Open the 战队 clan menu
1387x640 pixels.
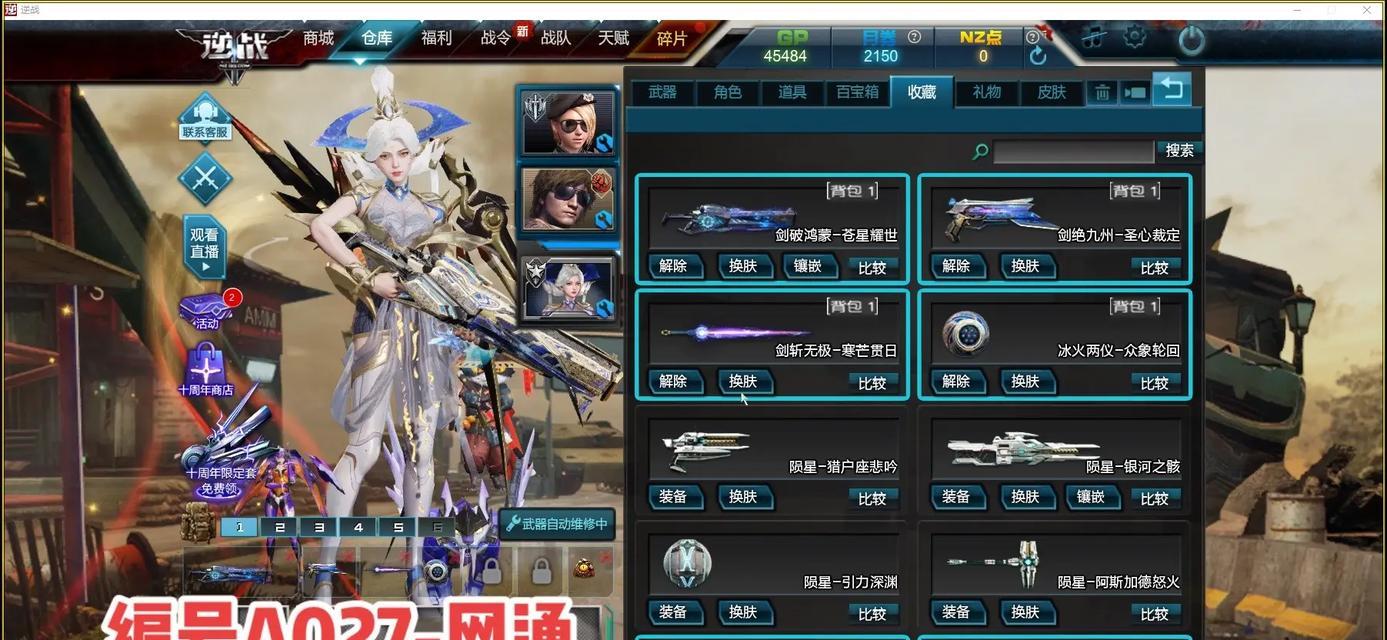click(555, 38)
